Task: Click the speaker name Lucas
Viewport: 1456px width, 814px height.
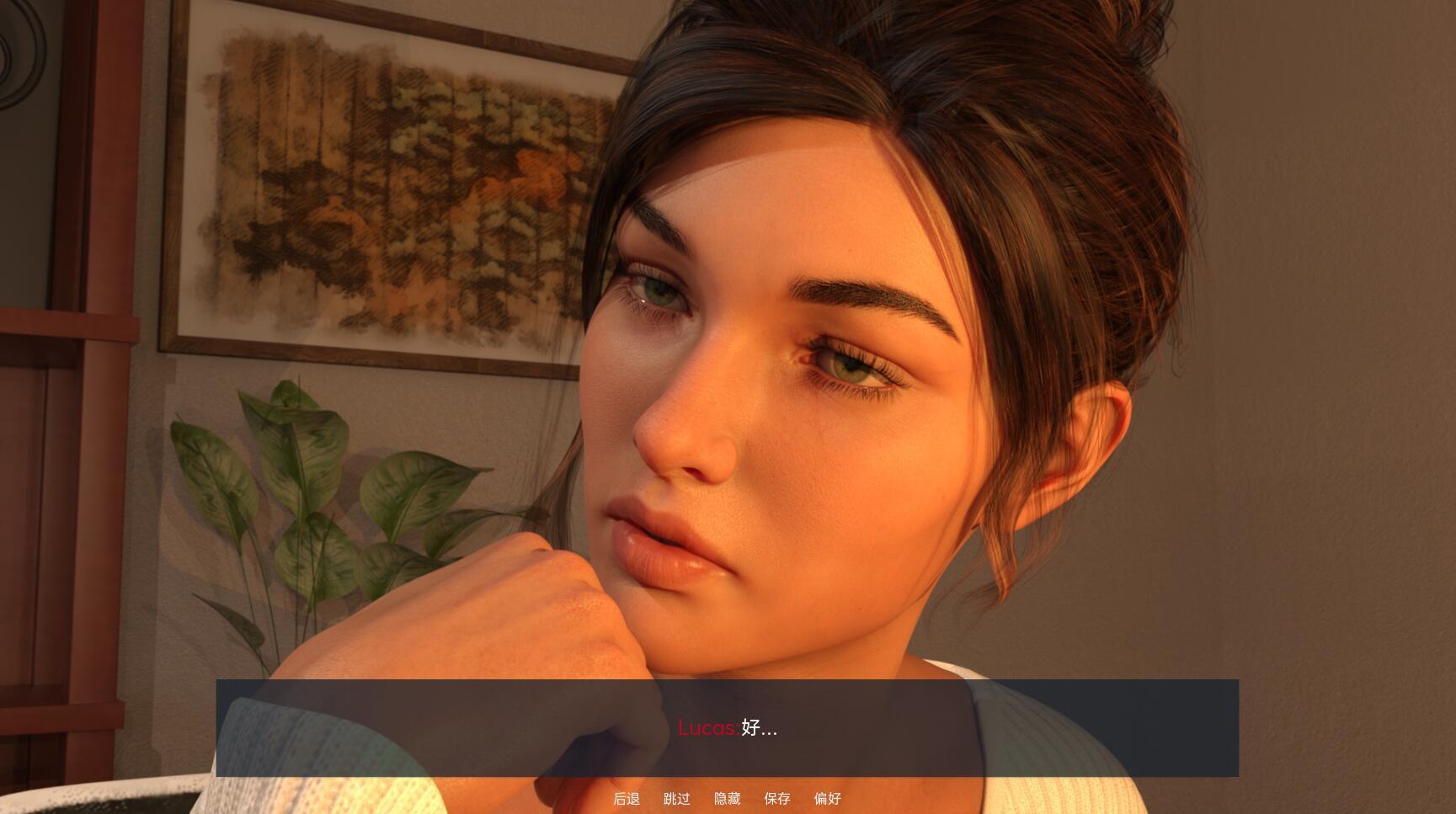Action: coord(708,728)
